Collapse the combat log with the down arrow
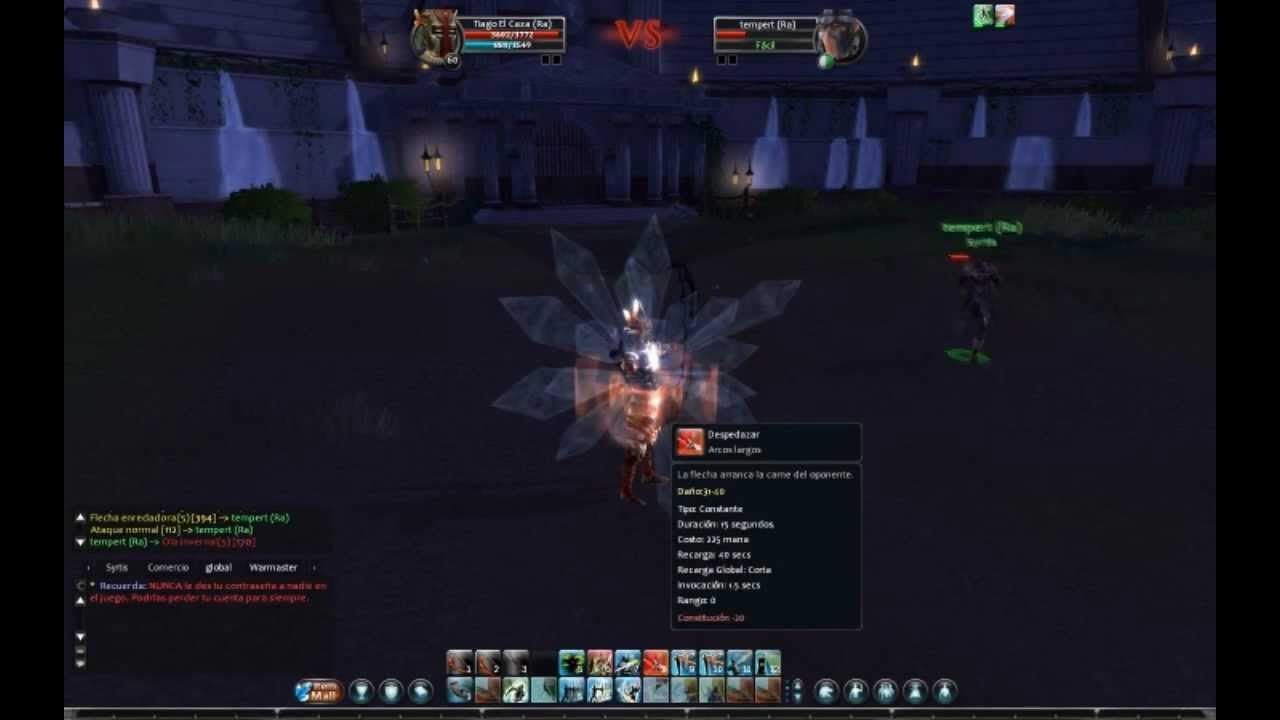Screen dimensions: 1280x720 [80, 542]
